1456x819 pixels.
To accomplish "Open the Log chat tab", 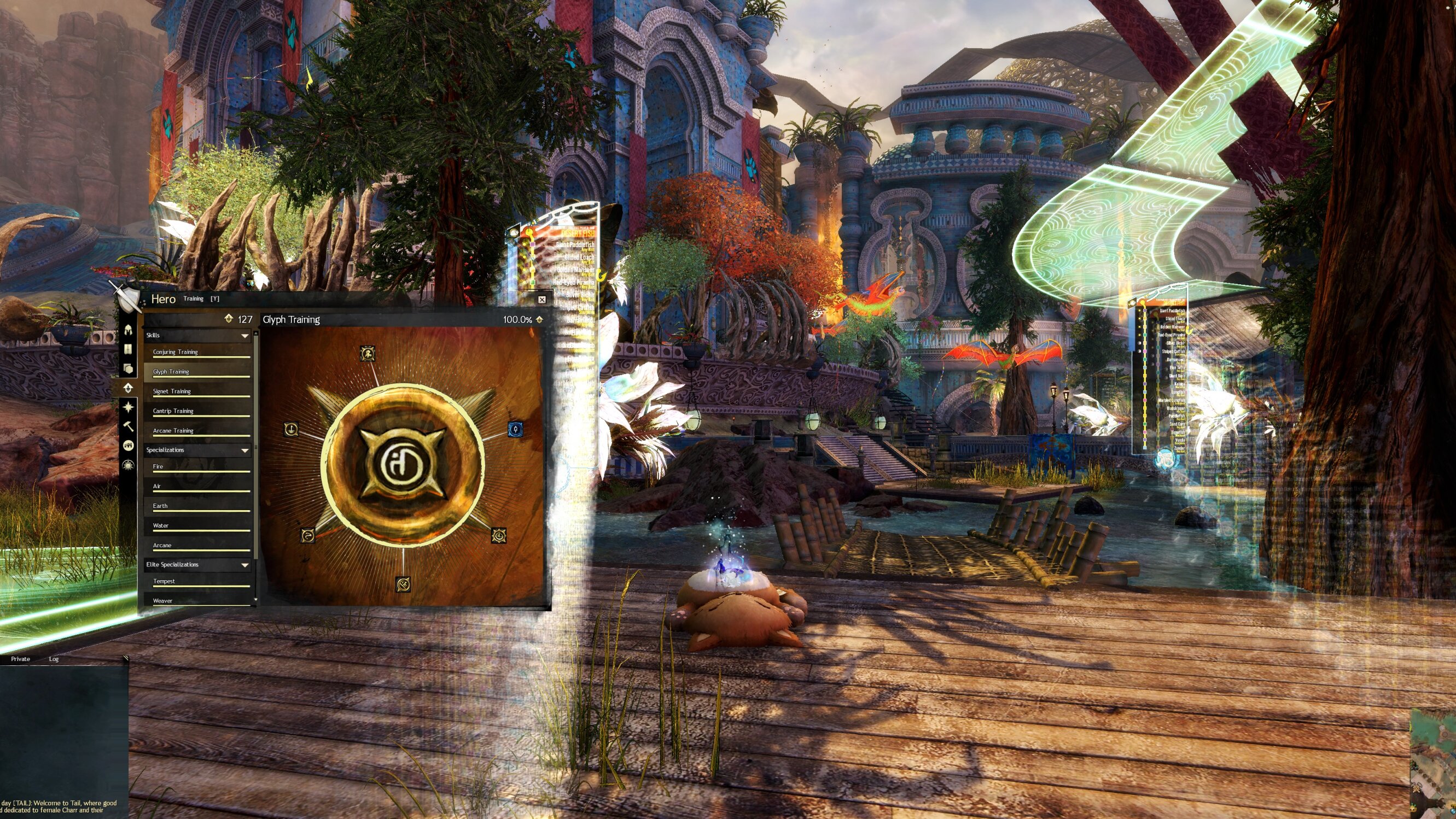I will (54, 659).
